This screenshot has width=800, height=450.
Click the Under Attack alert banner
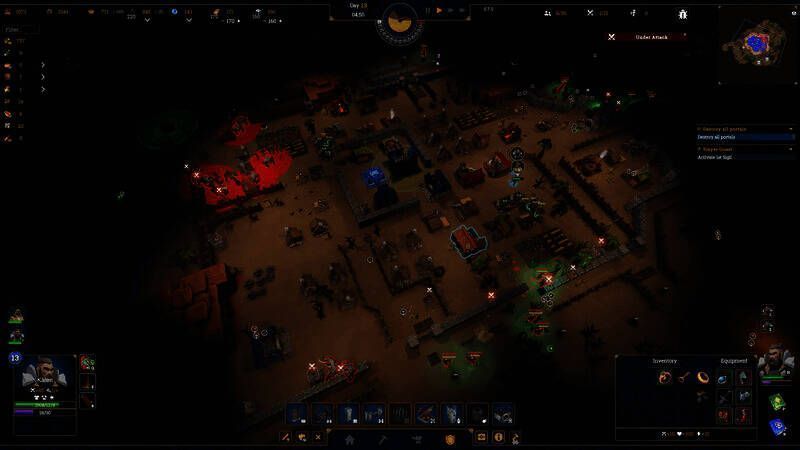(x=648, y=37)
